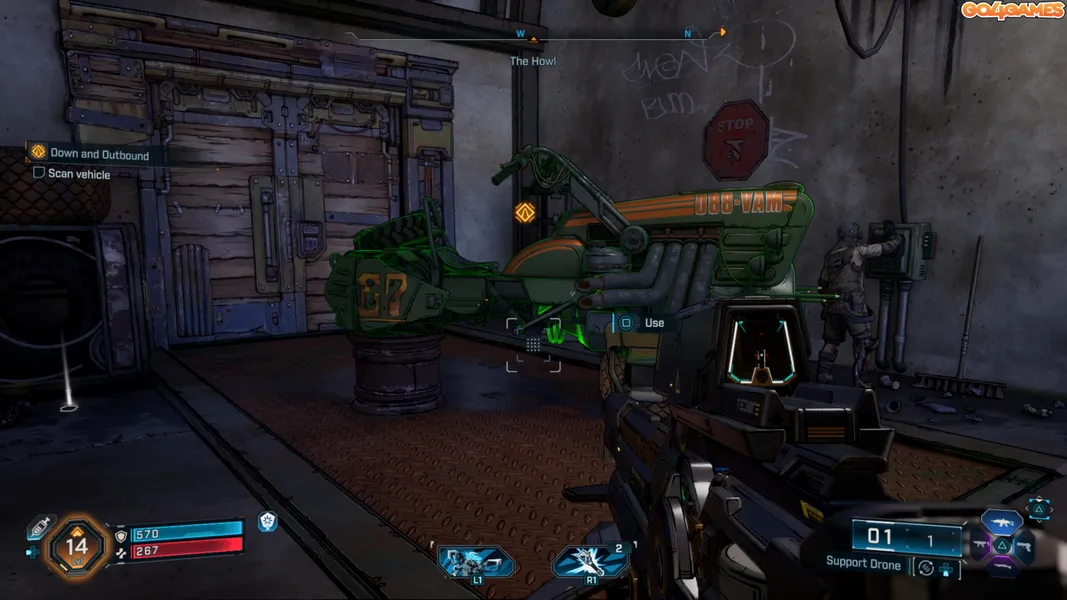Open the GO4GAMES watermark logo
Image resolution: width=1067 pixels, height=600 pixels.
1011,10
